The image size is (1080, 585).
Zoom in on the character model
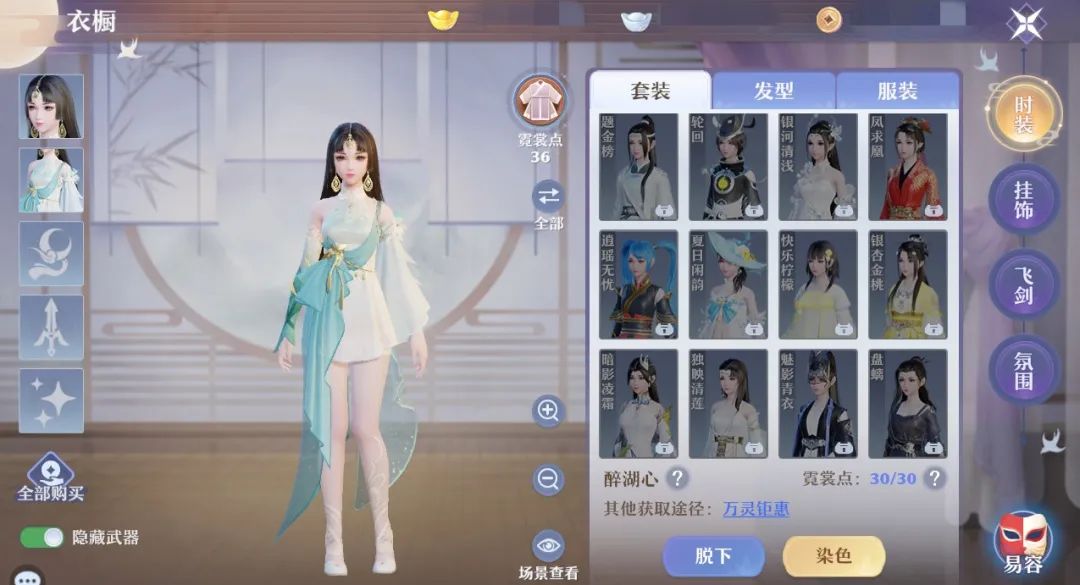tap(548, 411)
